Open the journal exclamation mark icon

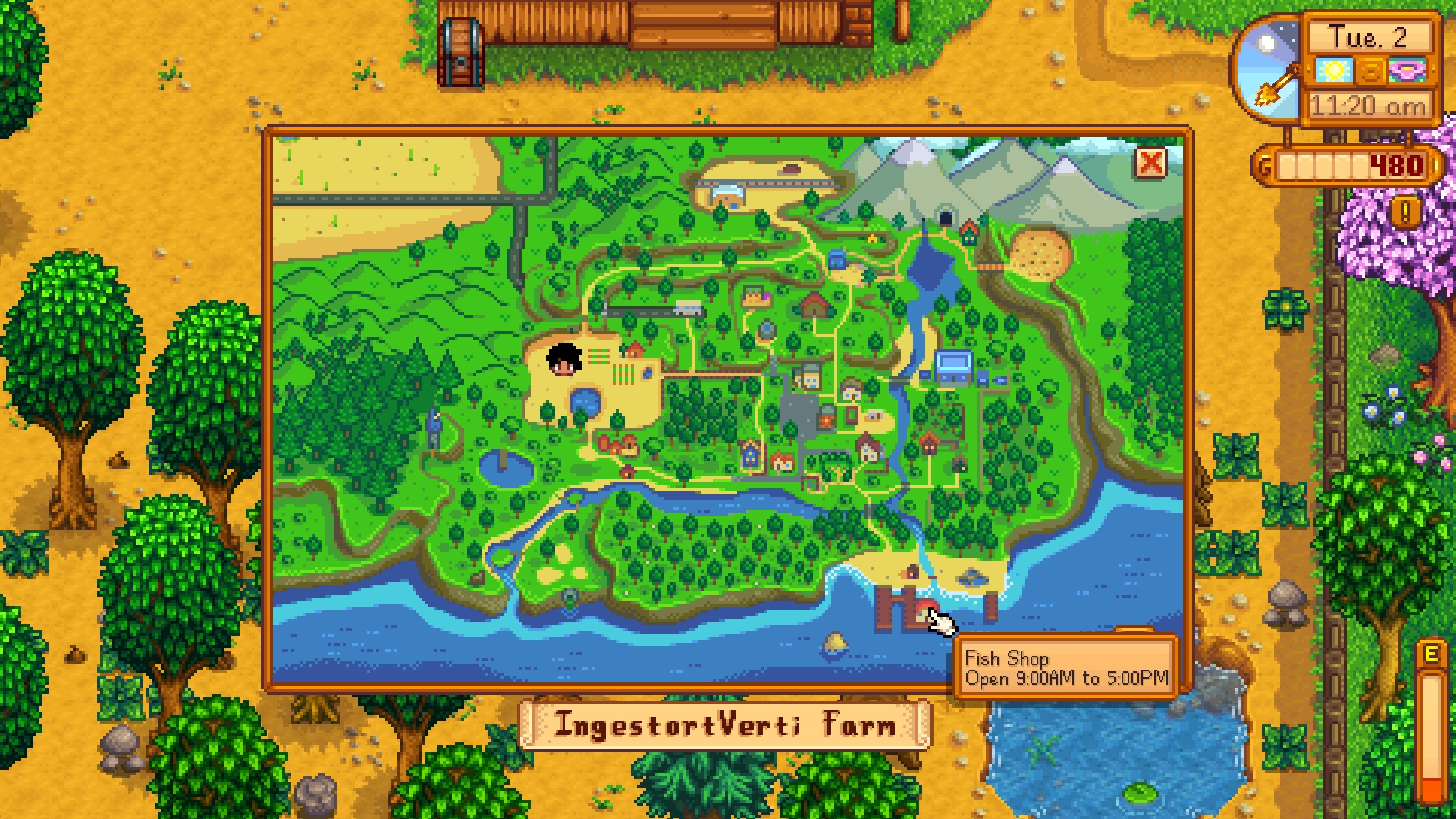pyautogui.click(x=1405, y=214)
